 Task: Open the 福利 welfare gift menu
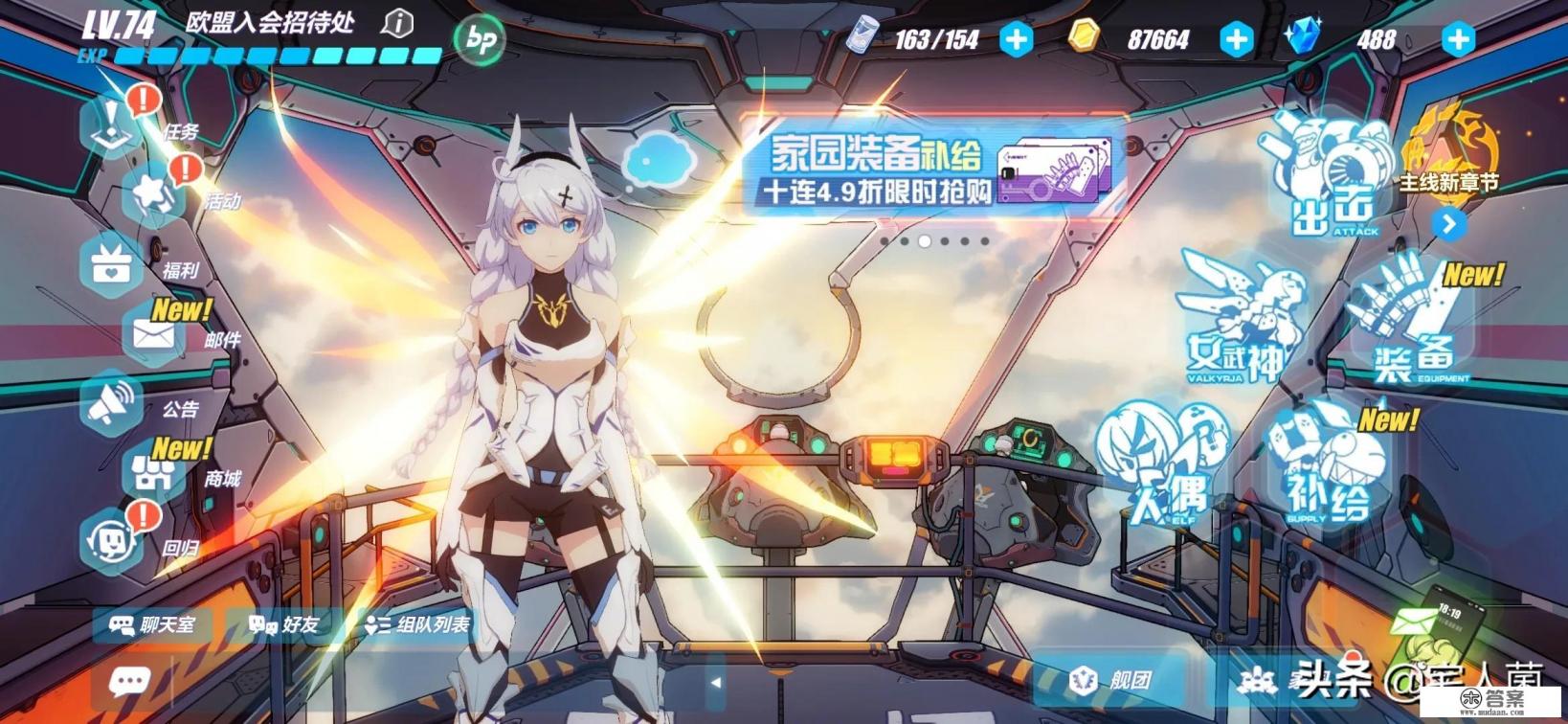point(113,261)
